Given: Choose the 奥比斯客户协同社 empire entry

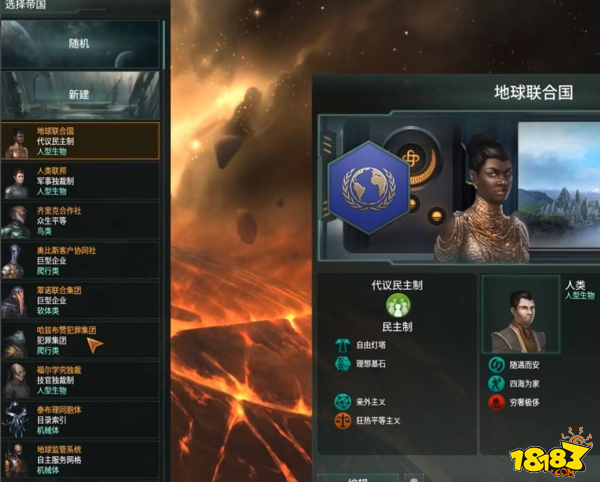Looking at the screenshot, I should (80, 258).
